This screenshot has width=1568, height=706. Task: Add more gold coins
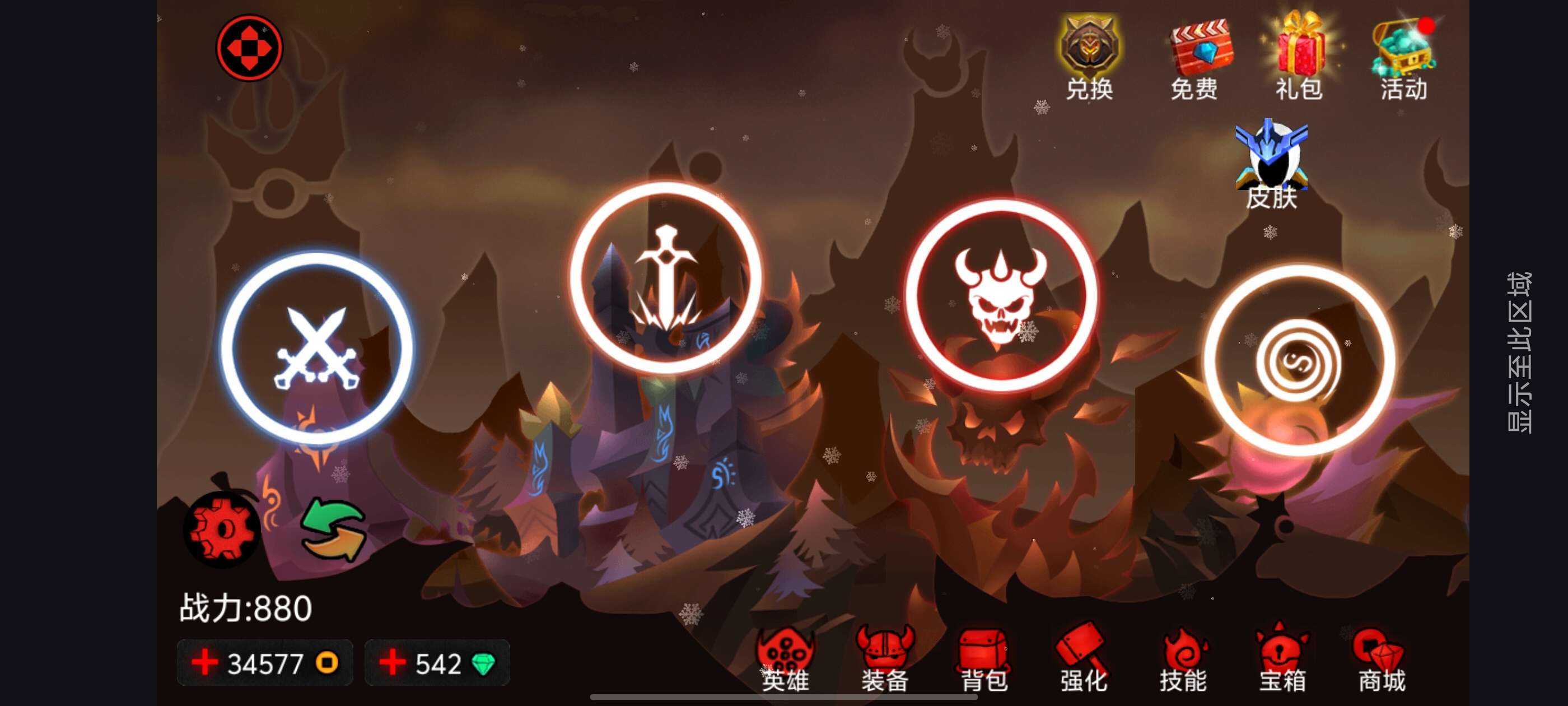coord(205,663)
